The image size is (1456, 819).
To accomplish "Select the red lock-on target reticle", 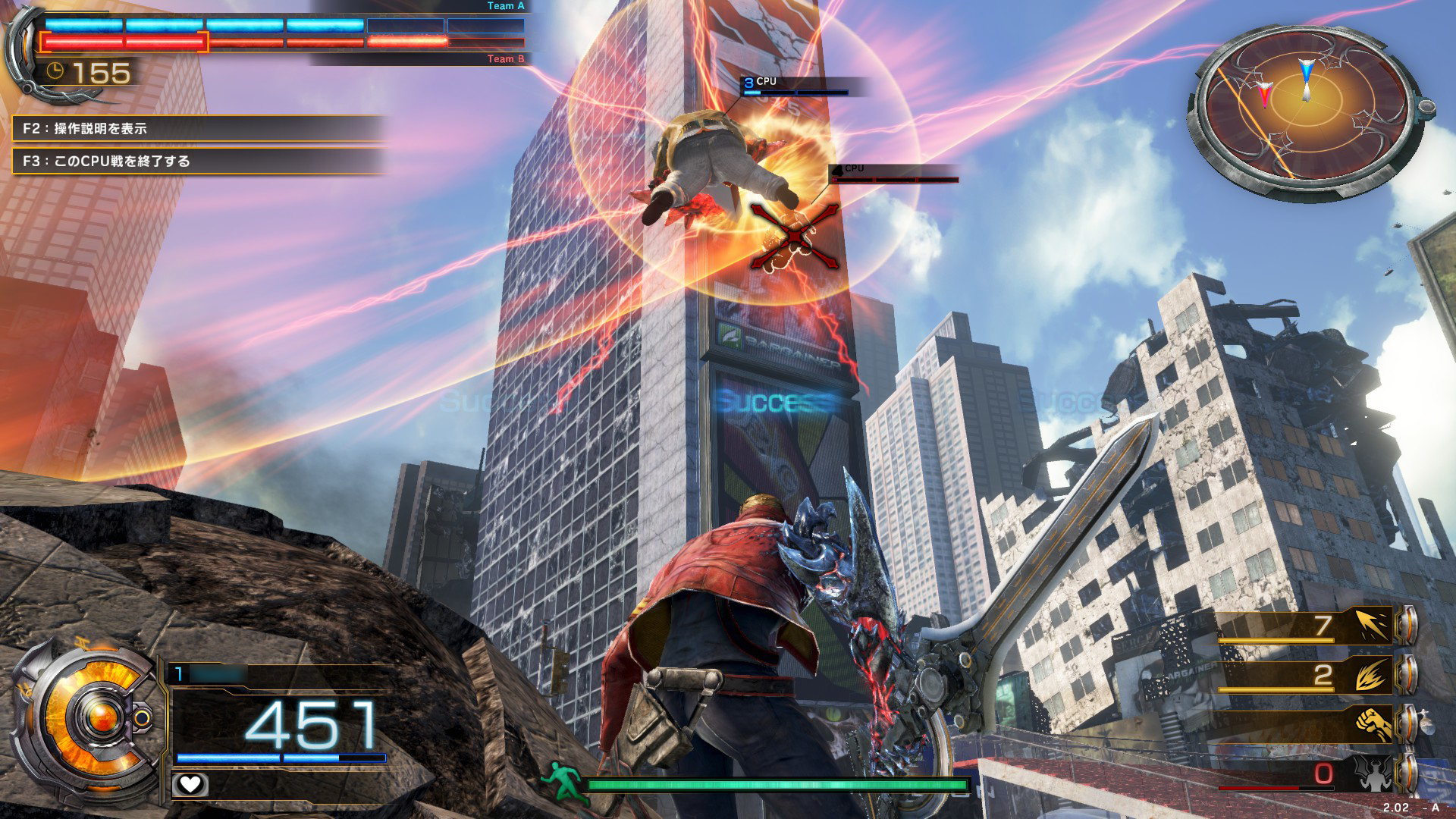I will (x=795, y=236).
